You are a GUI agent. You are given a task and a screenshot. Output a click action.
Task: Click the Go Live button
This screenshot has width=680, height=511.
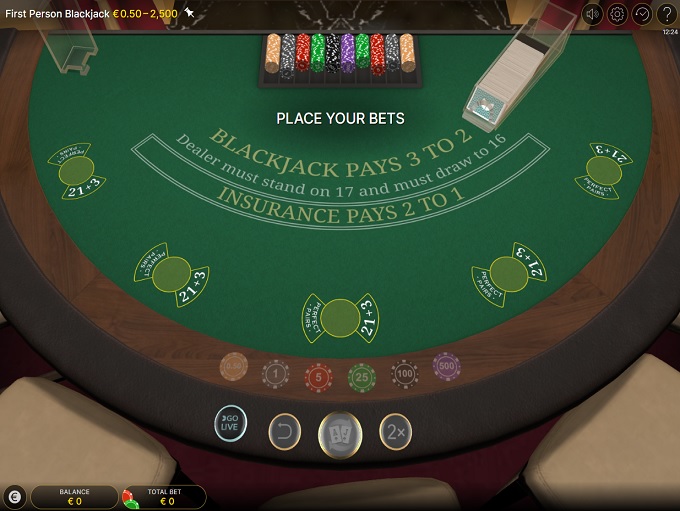click(231, 423)
